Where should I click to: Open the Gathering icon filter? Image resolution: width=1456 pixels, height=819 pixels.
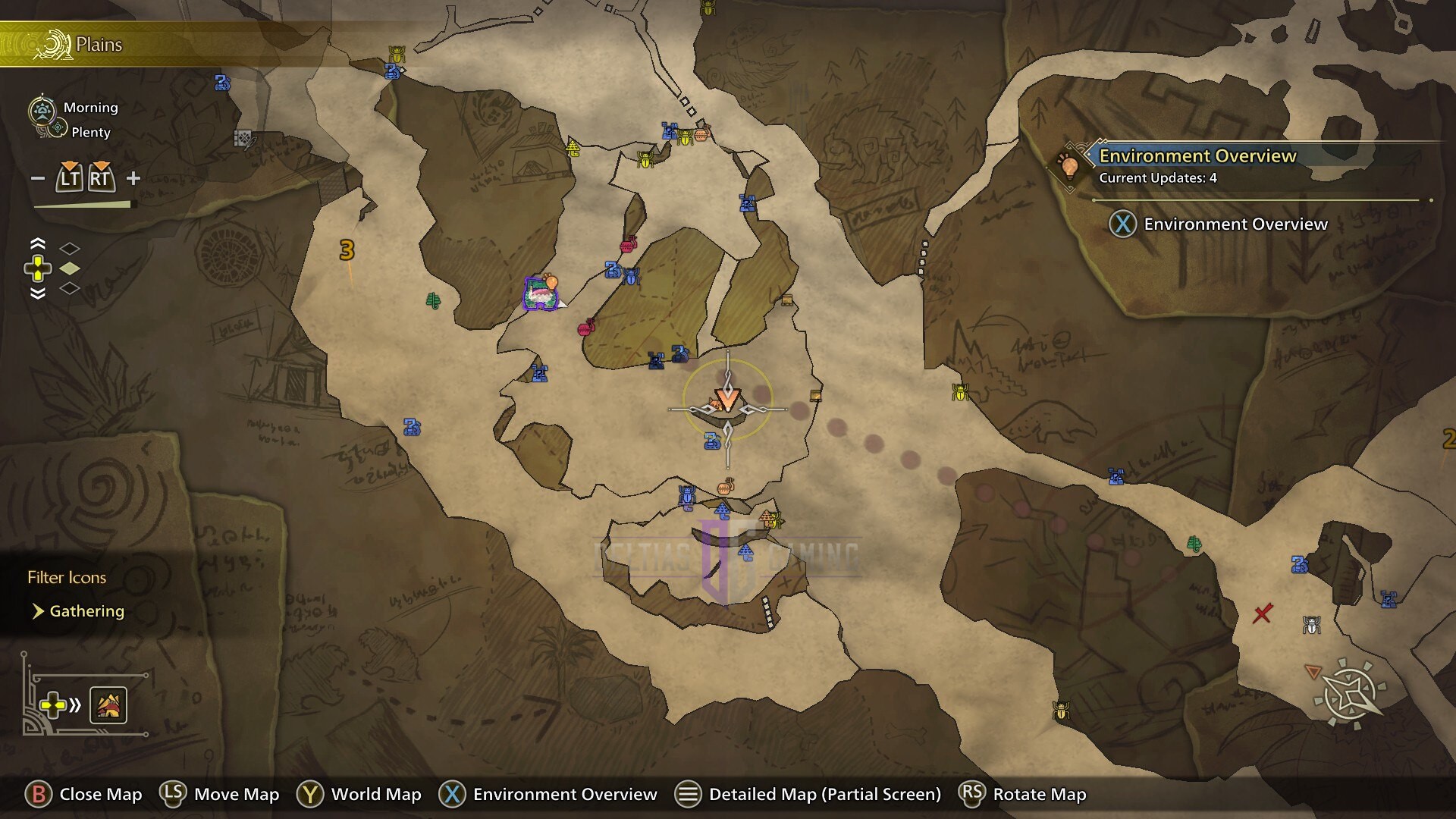[x=86, y=611]
